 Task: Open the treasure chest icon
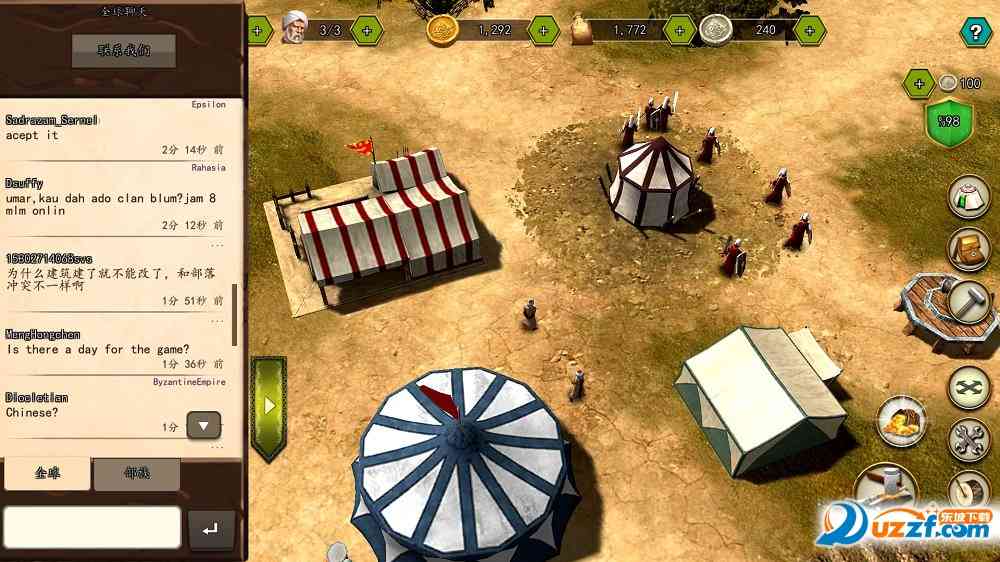[x=967, y=250]
